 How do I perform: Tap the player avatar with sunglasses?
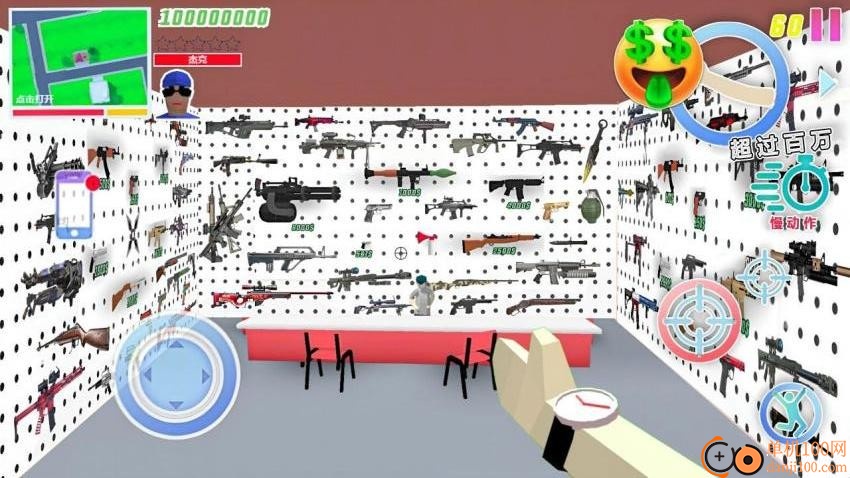[177, 90]
